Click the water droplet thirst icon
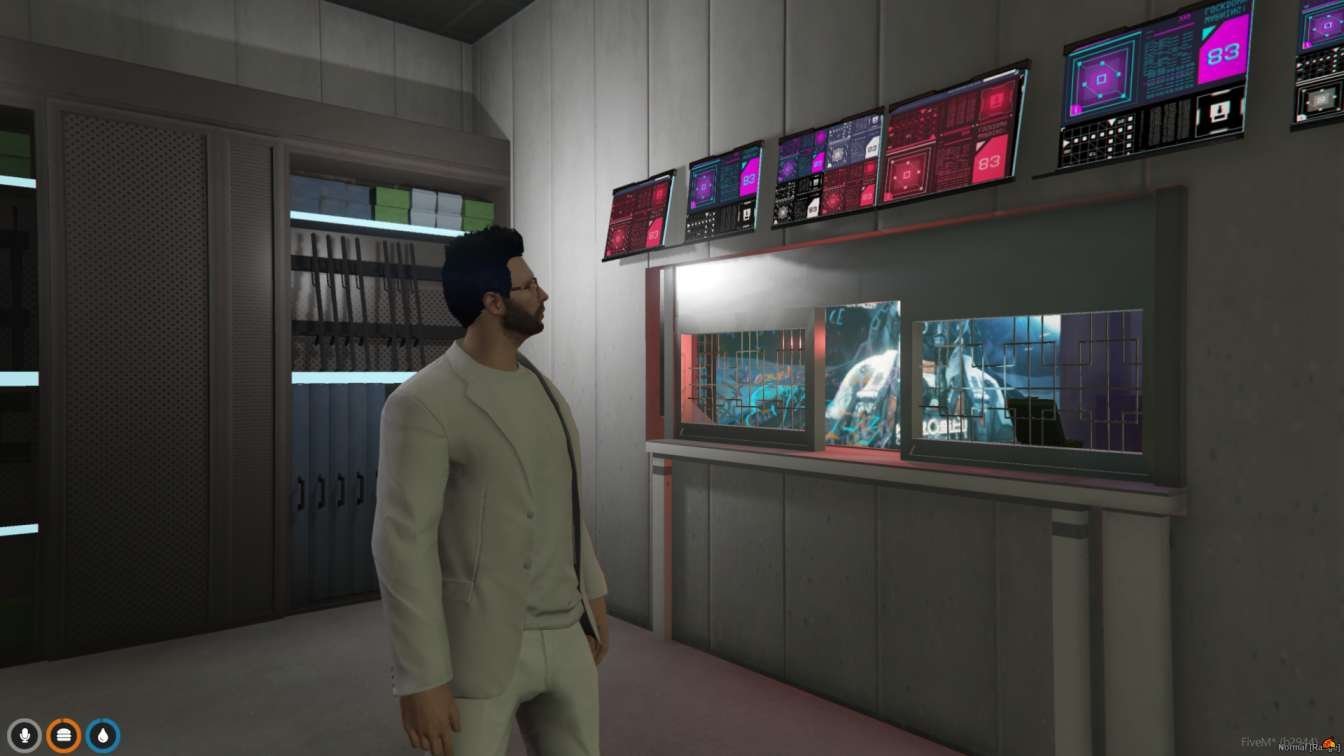The image size is (1344, 756). pos(104,734)
